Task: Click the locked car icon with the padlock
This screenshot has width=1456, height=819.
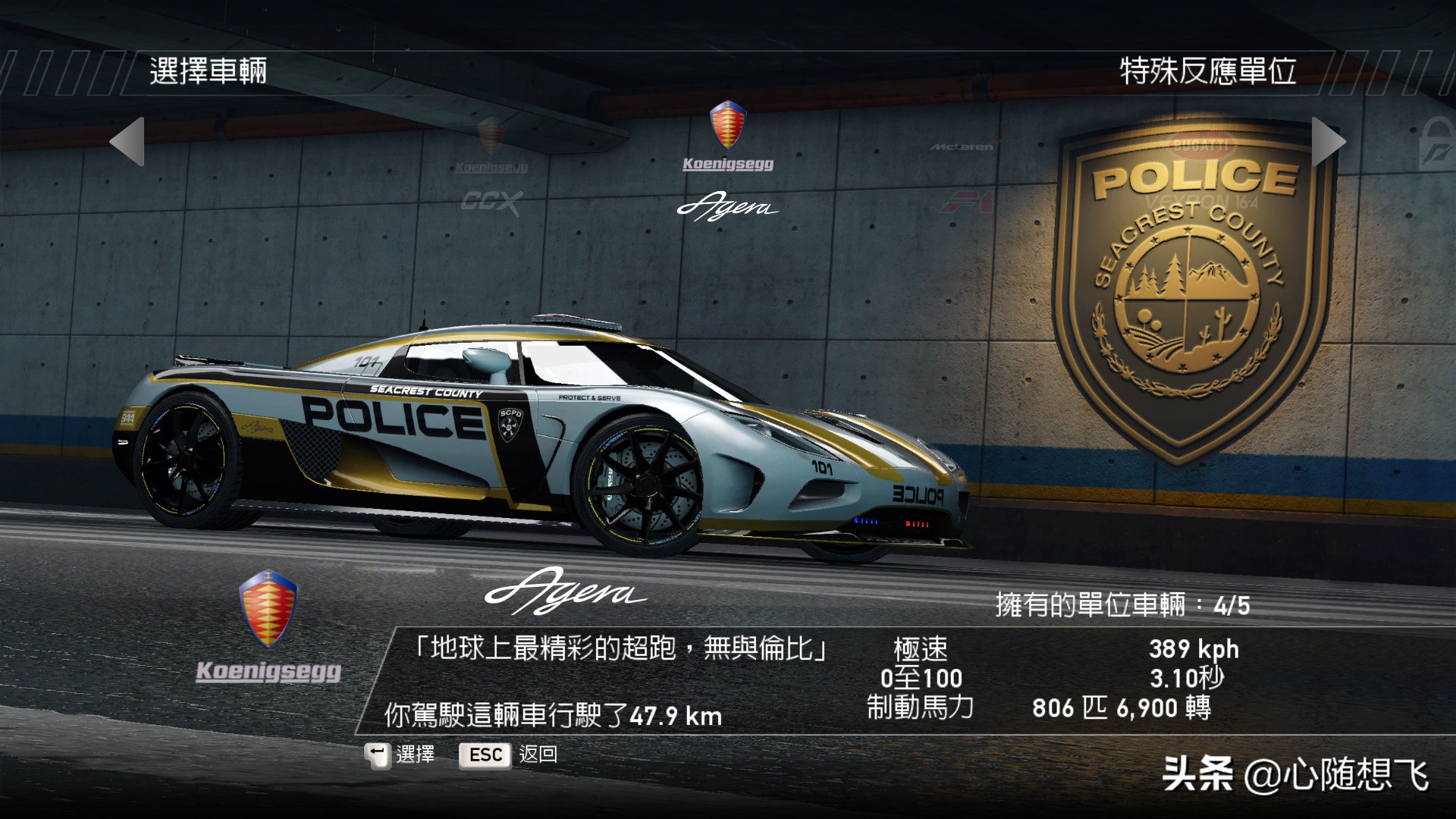Action: pyautogui.click(x=1437, y=144)
